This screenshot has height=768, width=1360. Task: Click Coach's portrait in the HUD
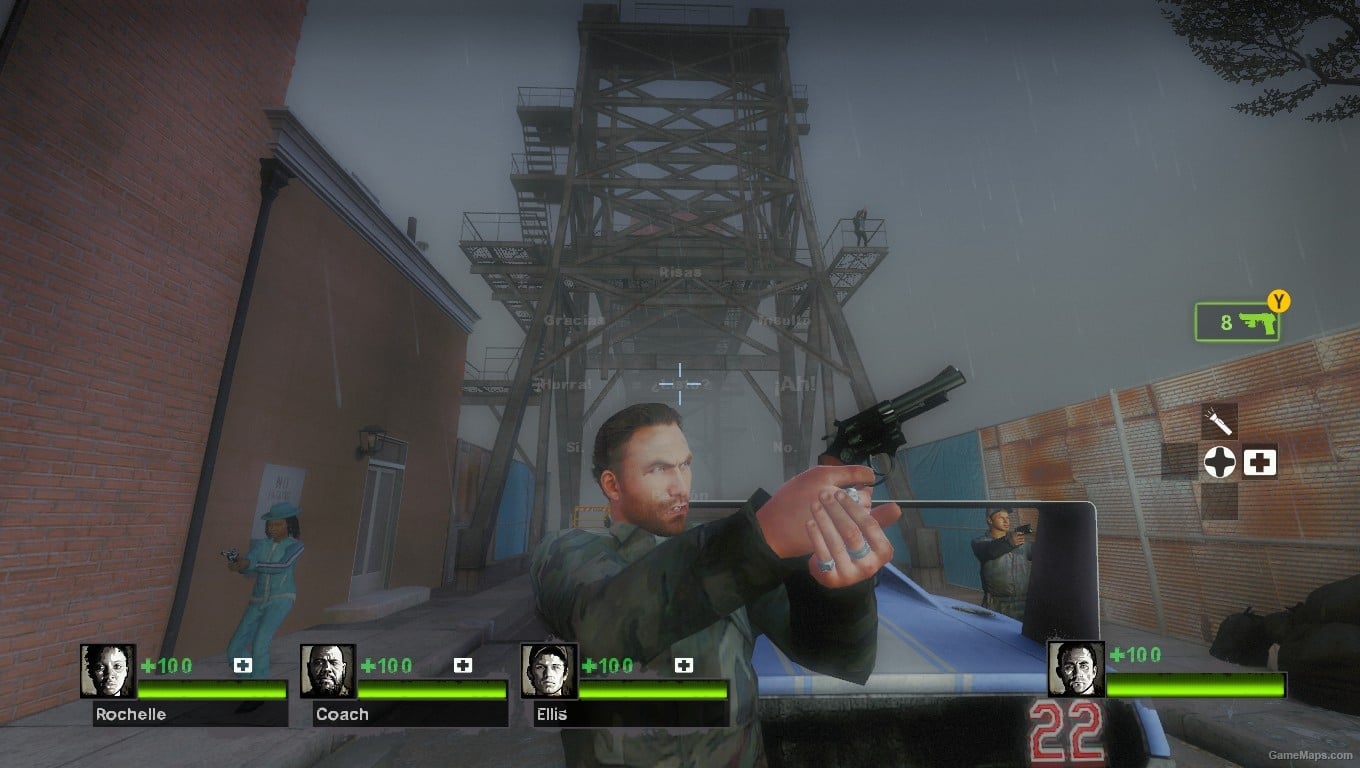click(328, 672)
